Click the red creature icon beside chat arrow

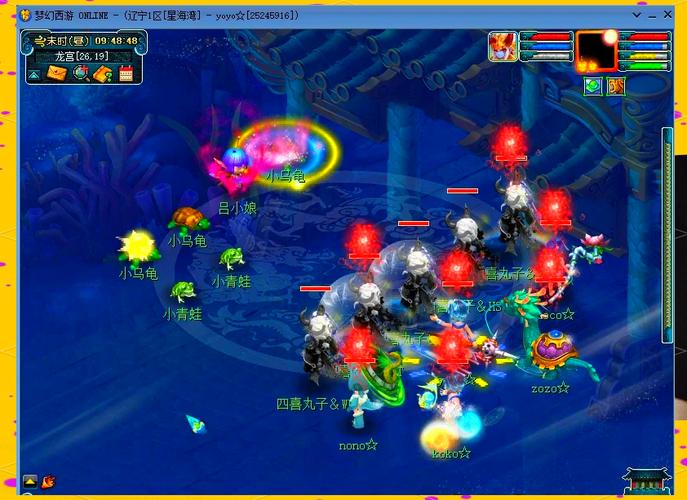point(48,481)
